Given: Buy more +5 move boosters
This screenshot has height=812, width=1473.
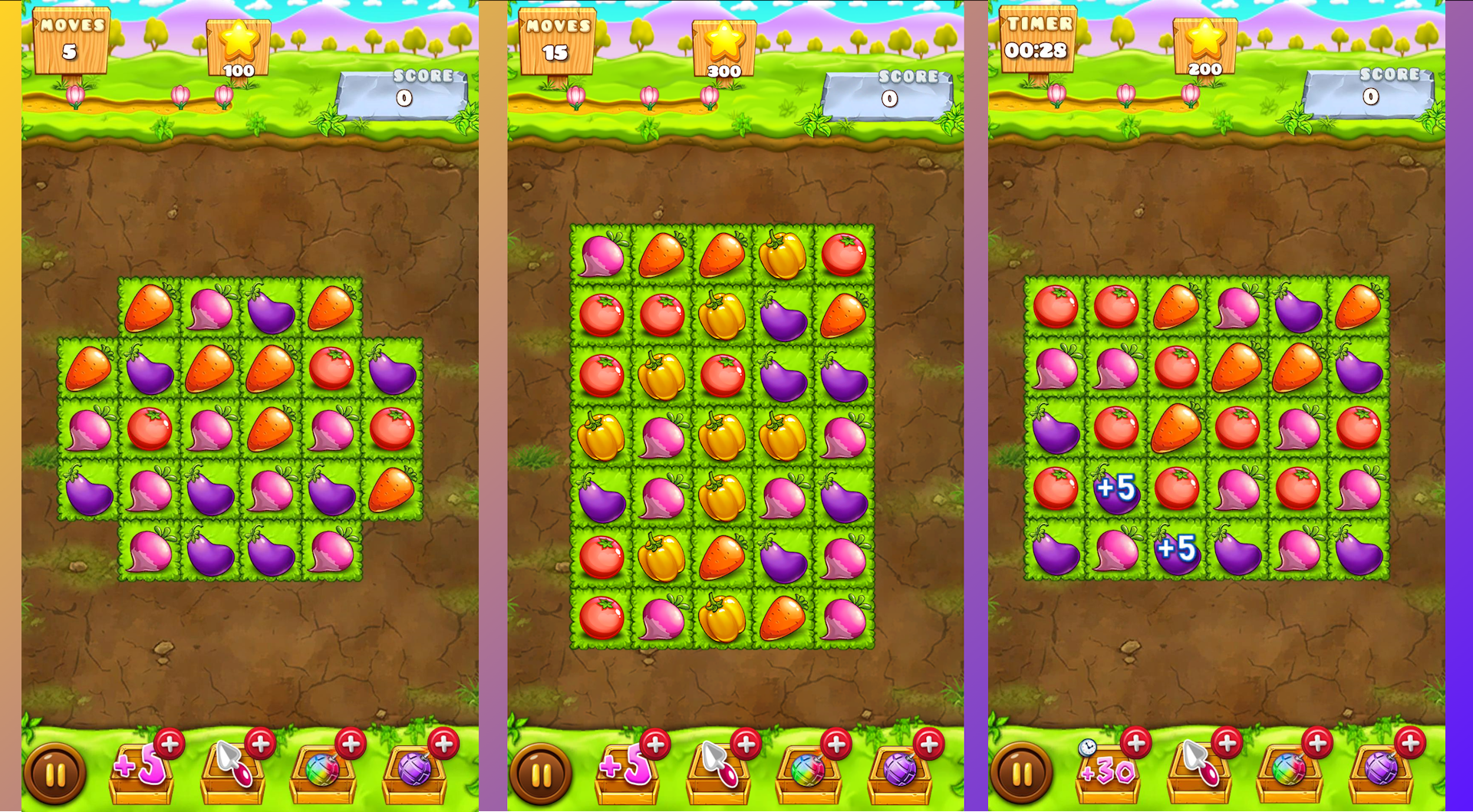Looking at the screenshot, I should (x=170, y=742).
